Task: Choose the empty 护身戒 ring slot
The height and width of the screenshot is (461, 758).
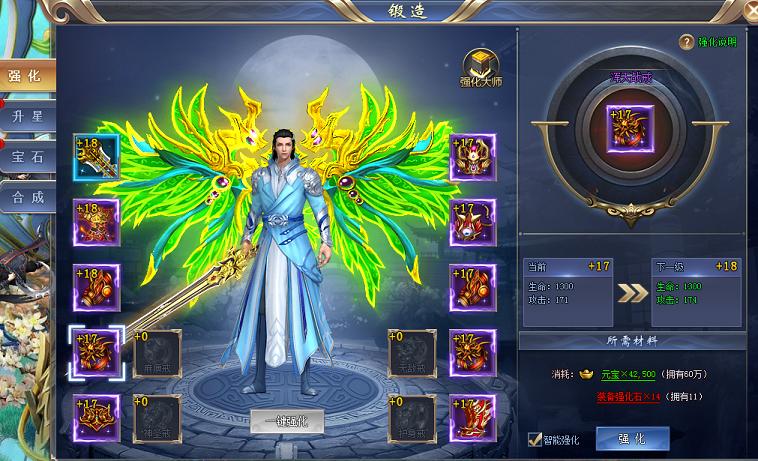Action: point(412,418)
